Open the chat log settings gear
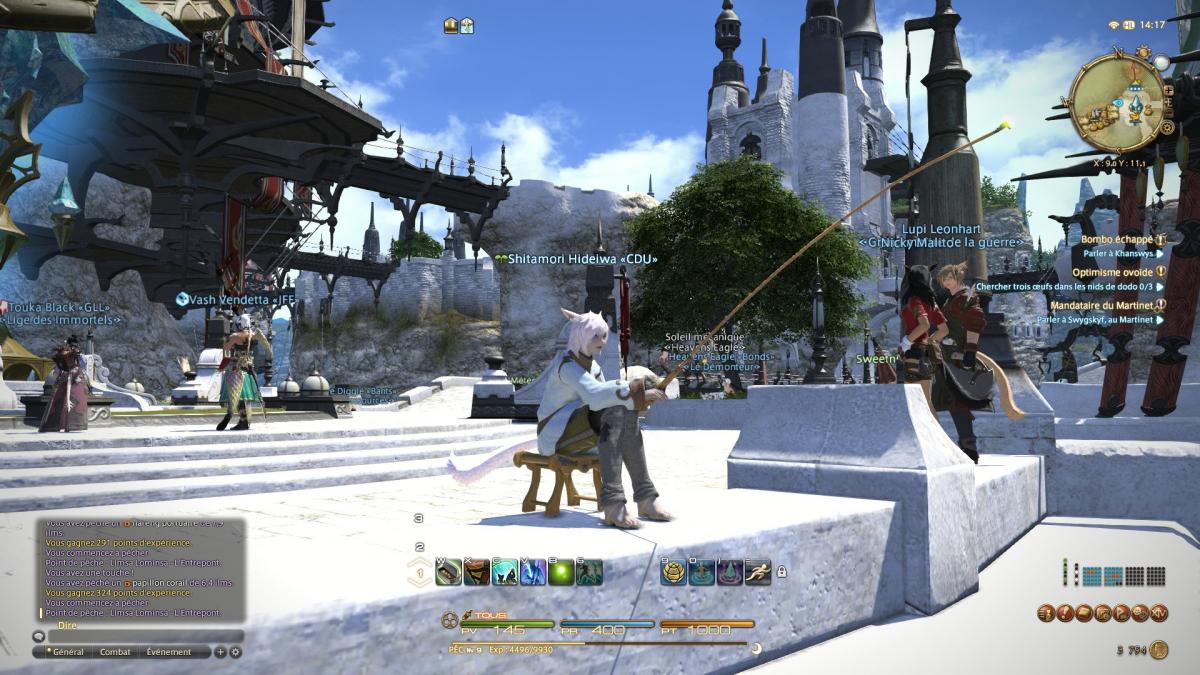Viewport: 1200px width, 675px height. tap(236, 652)
